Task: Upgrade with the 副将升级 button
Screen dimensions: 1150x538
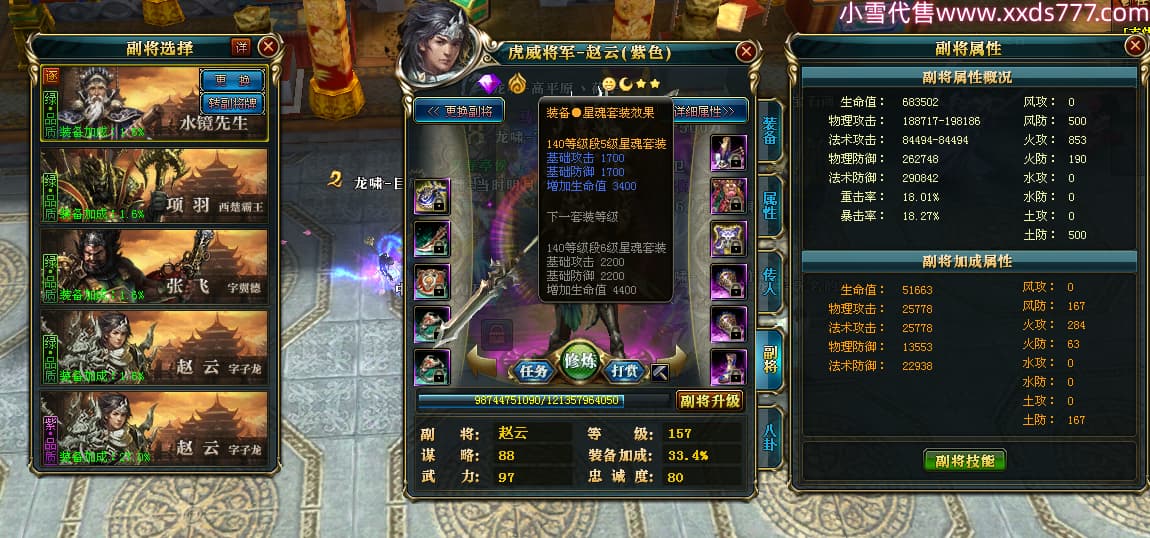Action: tap(710, 400)
